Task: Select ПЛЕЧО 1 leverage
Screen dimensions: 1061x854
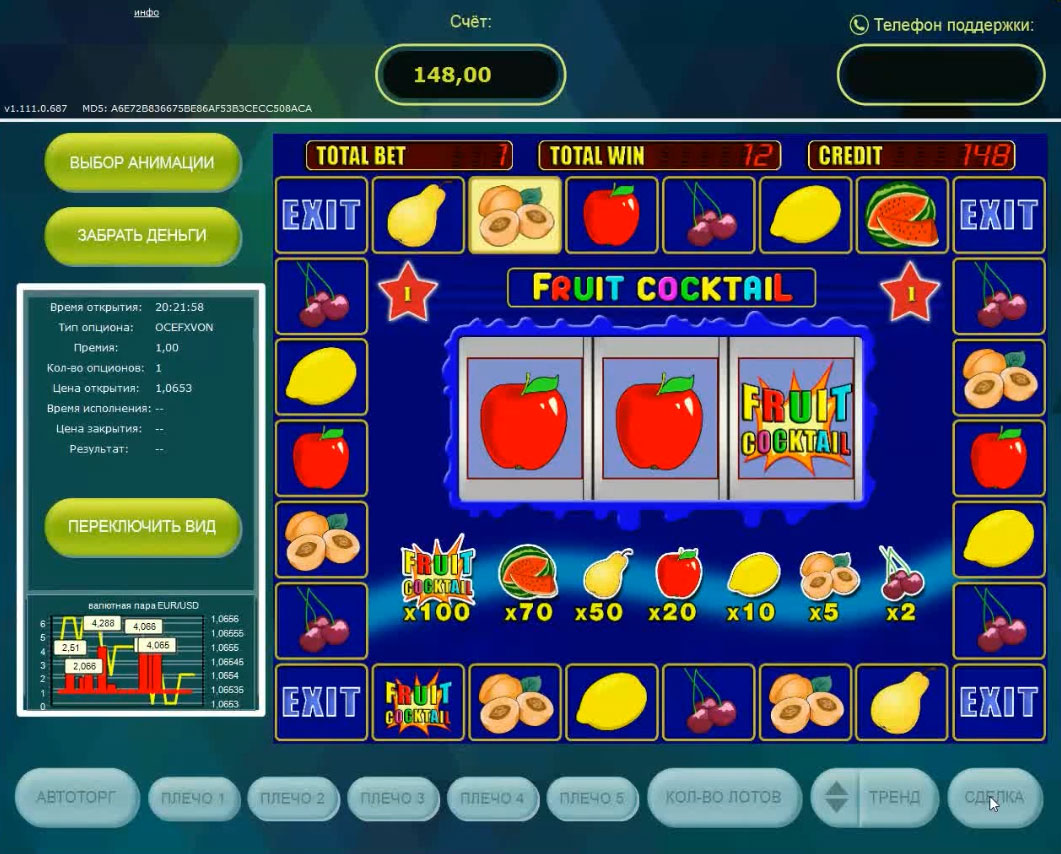Action: click(x=194, y=798)
